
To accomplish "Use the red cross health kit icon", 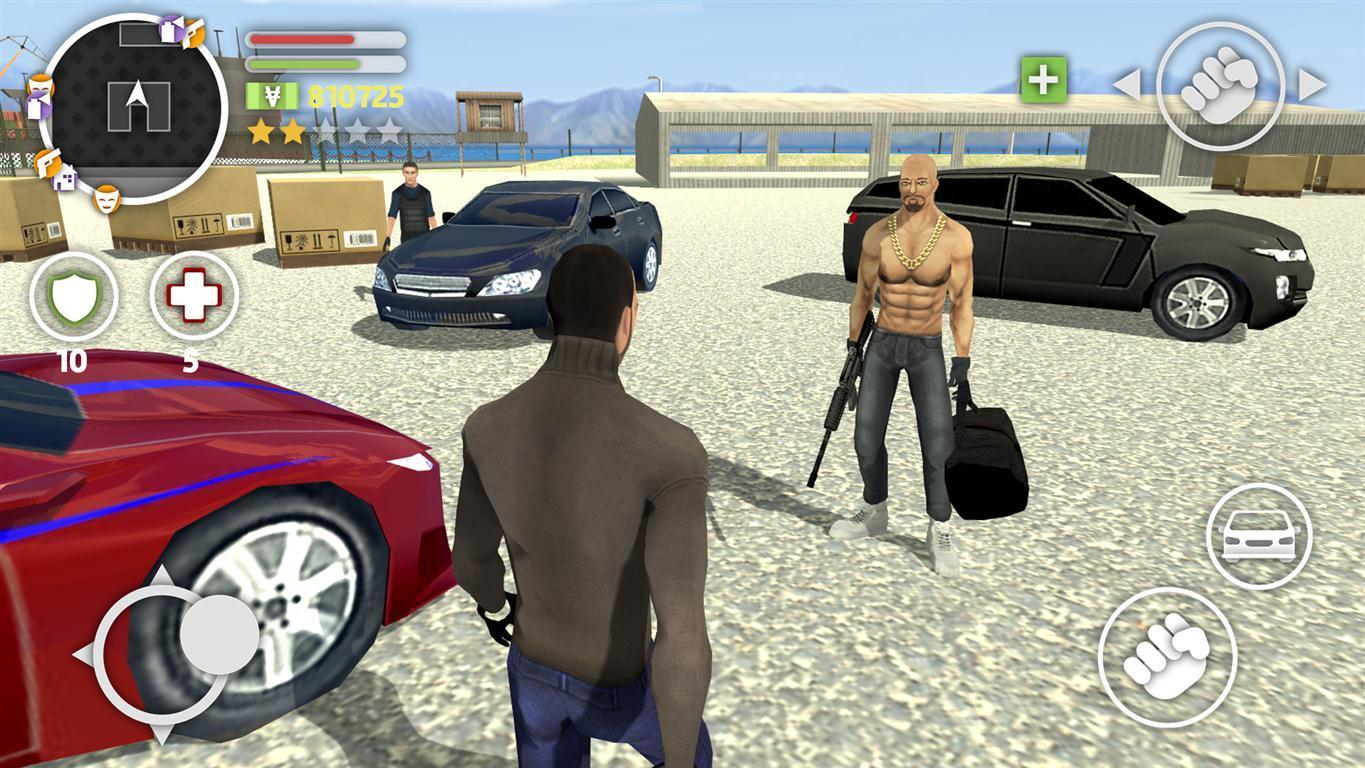I will (x=192, y=298).
